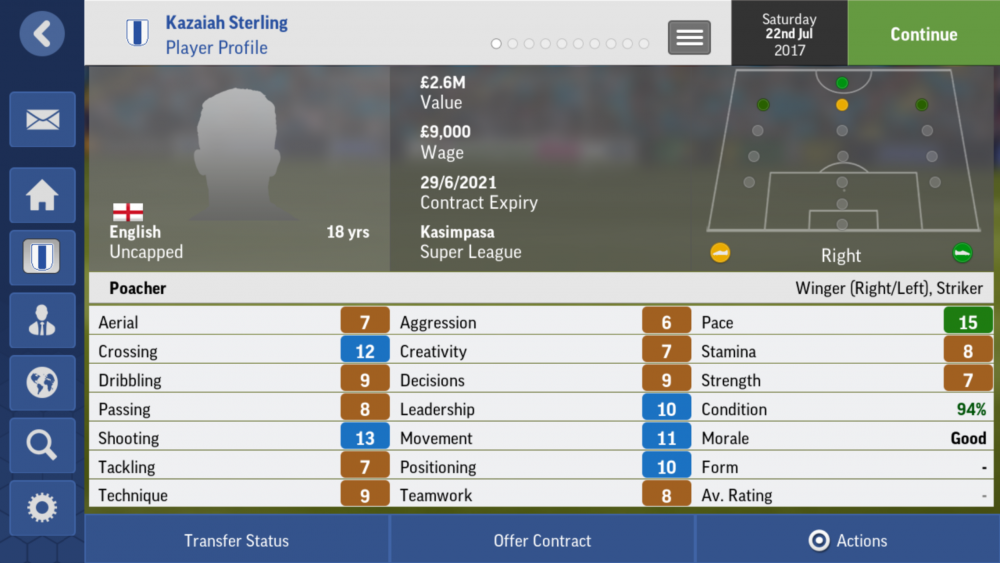Click the calendar date display
The width and height of the screenshot is (1000, 563).
(789, 34)
